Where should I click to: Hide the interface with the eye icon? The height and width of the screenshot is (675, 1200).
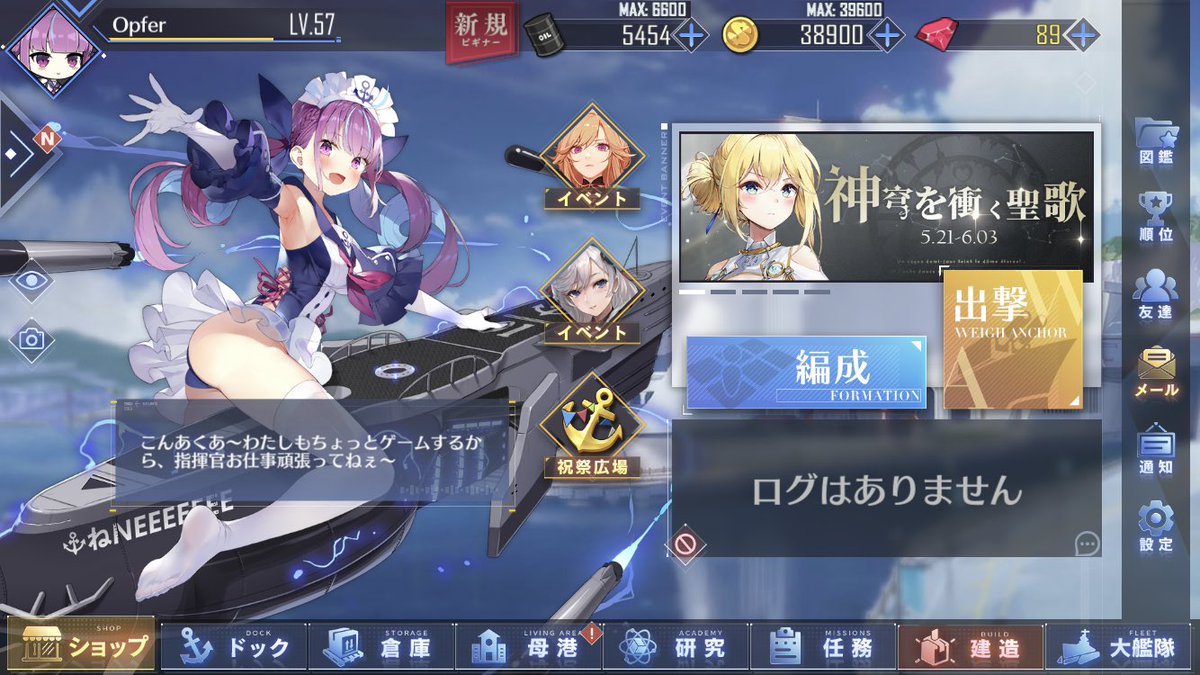point(32,280)
